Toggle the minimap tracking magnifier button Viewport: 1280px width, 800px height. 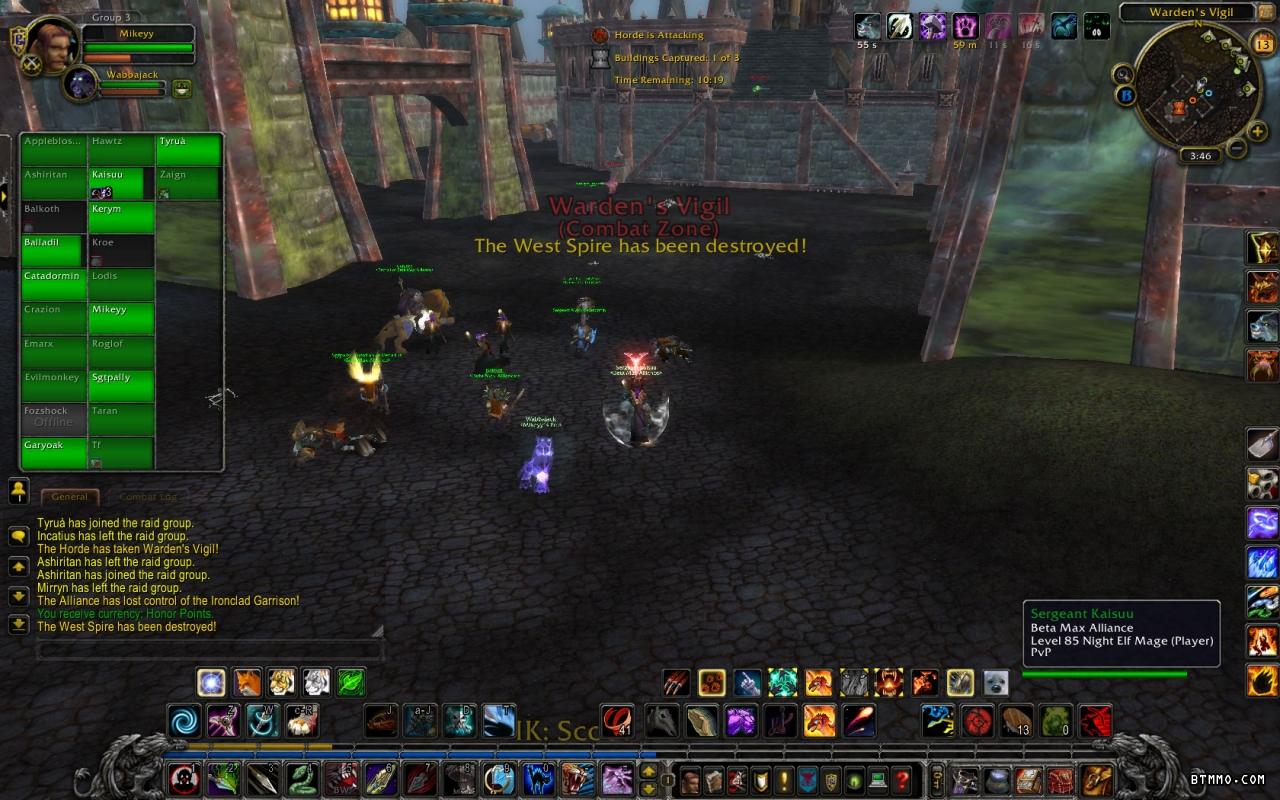click(1123, 74)
